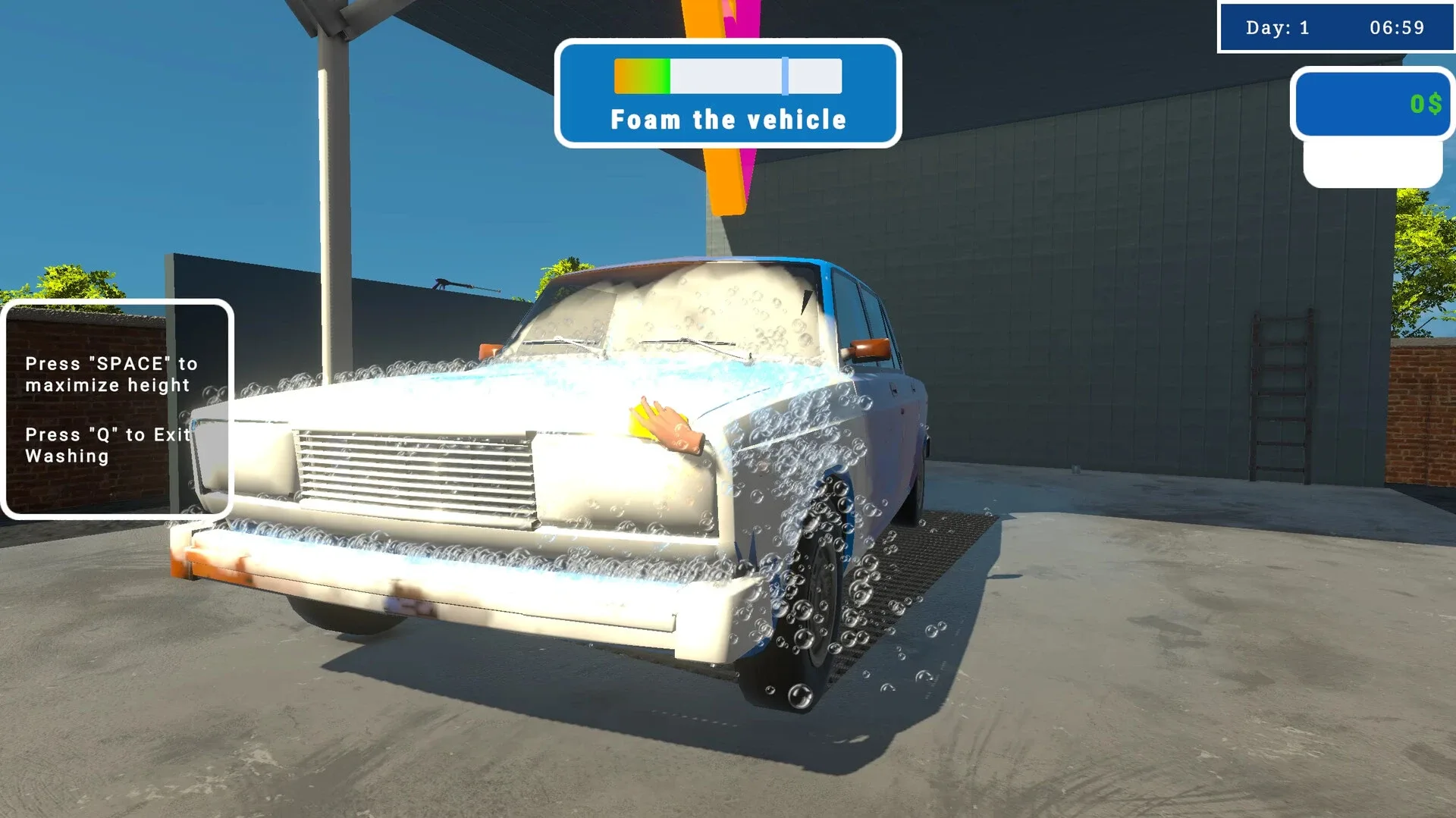Select the Foam the vehicle label
The width and height of the screenshot is (1456, 818).
pyautogui.click(x=728, y=119)
